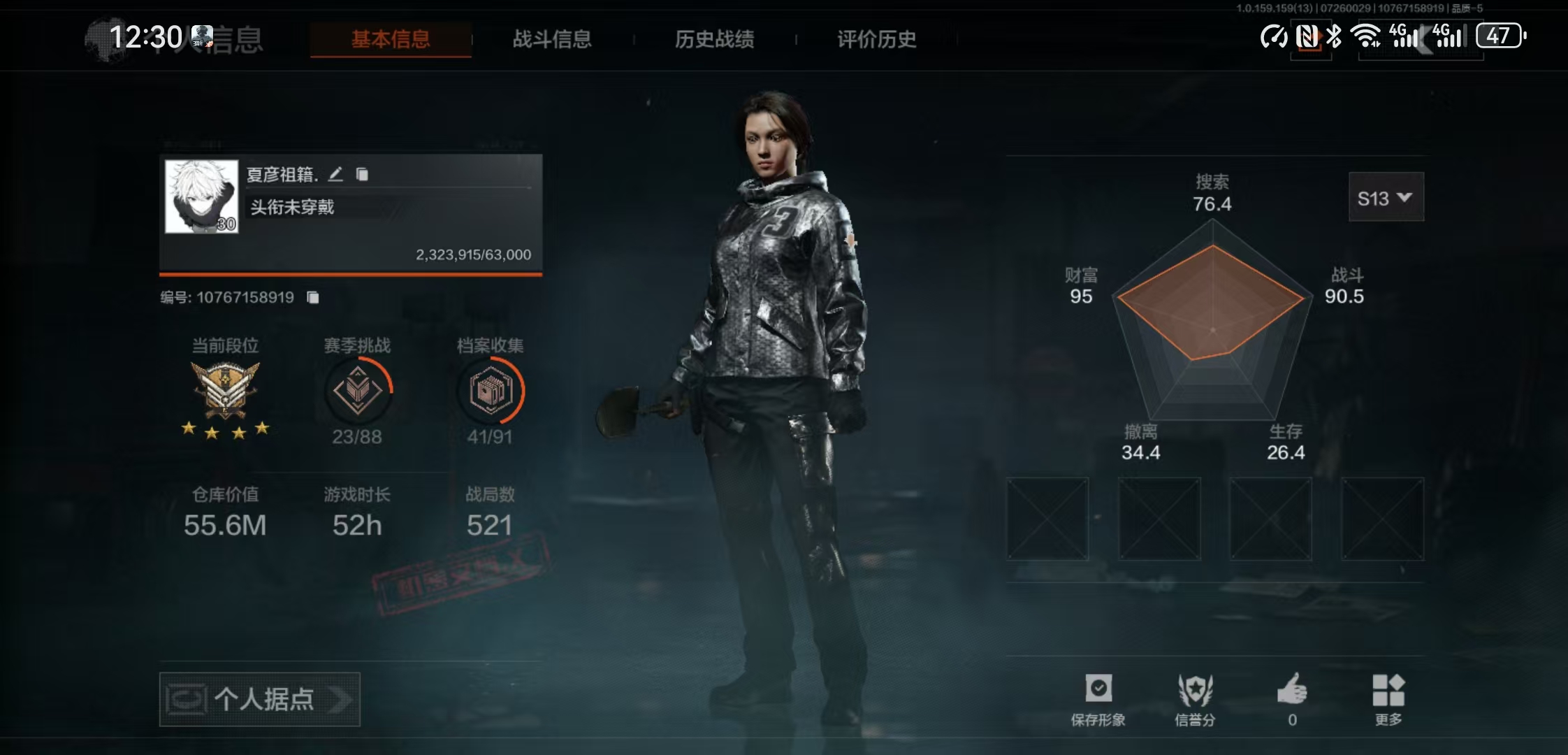Check the 信誉分 reputation score
The height and width of the screenshot is (755, 1568).
(x=1195, y=699)
